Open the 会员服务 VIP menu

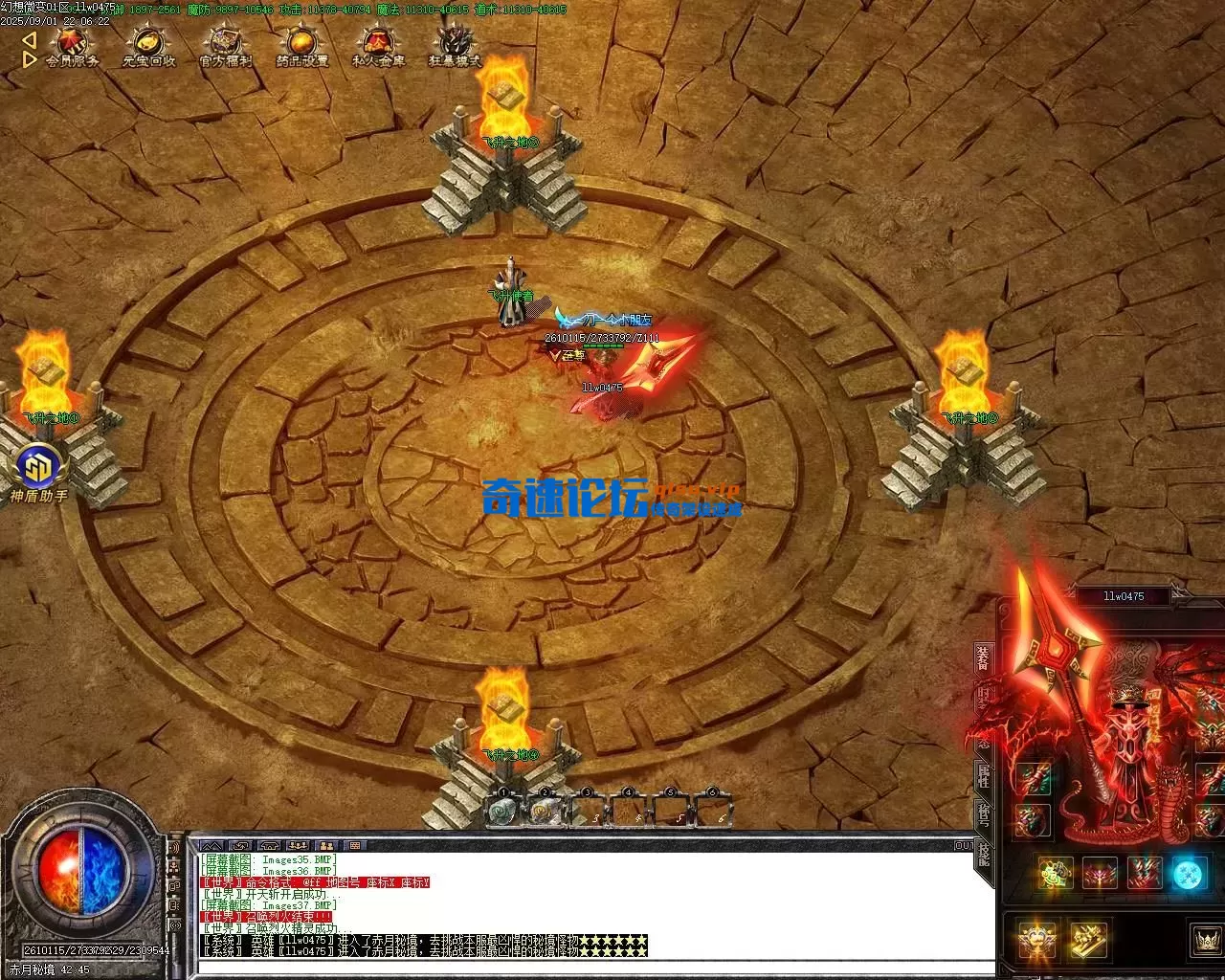coord(73,47)
